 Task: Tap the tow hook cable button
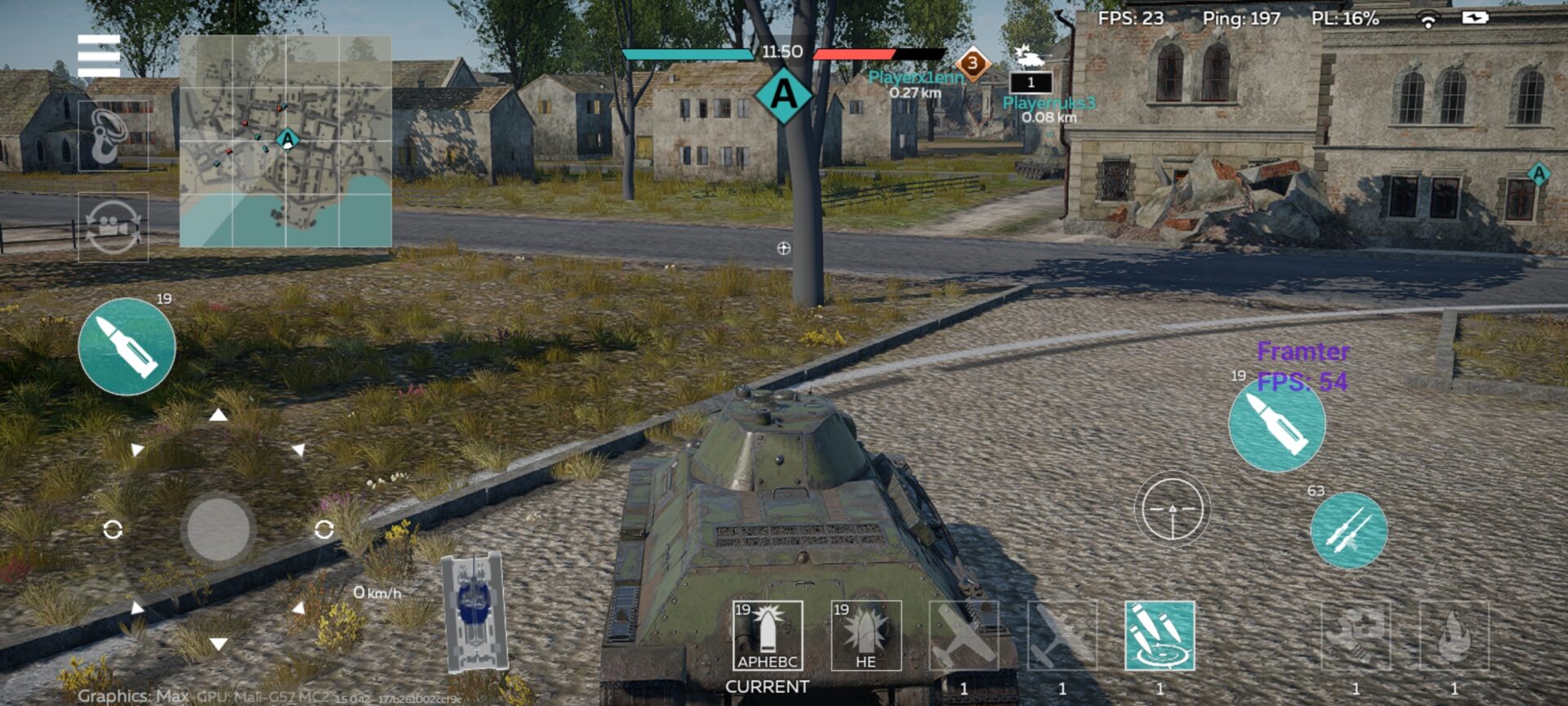pos(113,136)
